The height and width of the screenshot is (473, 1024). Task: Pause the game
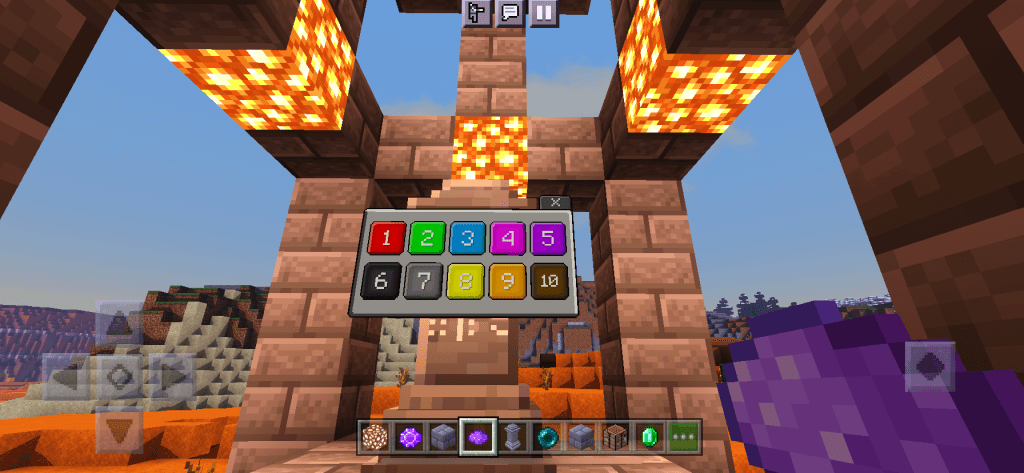click(542, 13)
